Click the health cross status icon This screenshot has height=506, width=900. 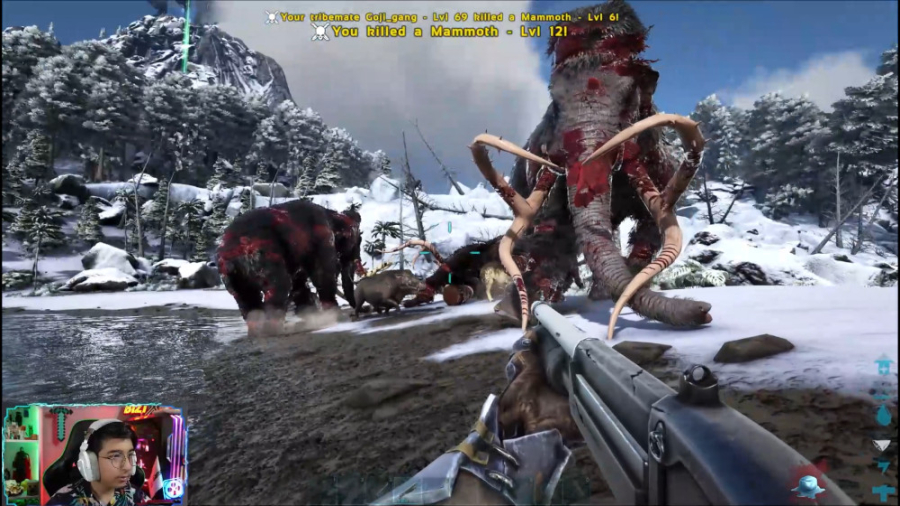tap(883, 491)
